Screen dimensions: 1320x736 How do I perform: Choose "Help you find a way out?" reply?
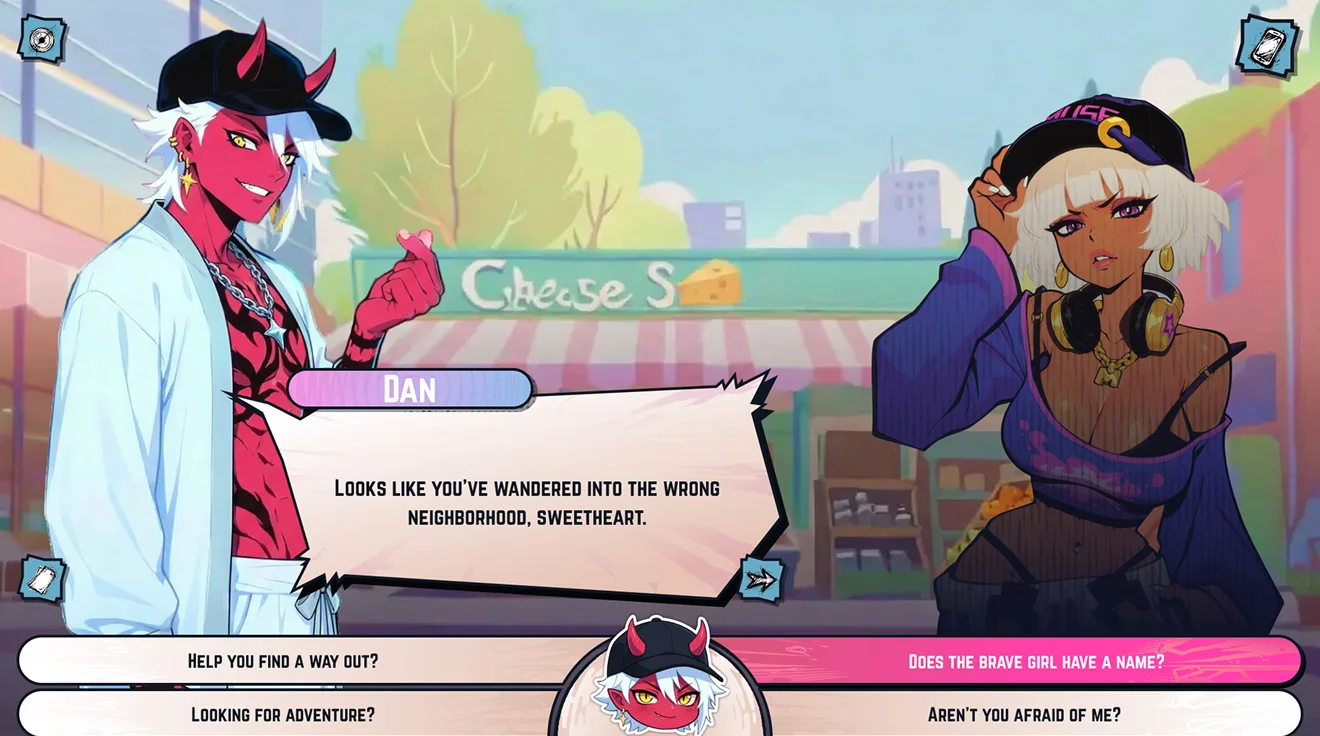tap(283, 661)
